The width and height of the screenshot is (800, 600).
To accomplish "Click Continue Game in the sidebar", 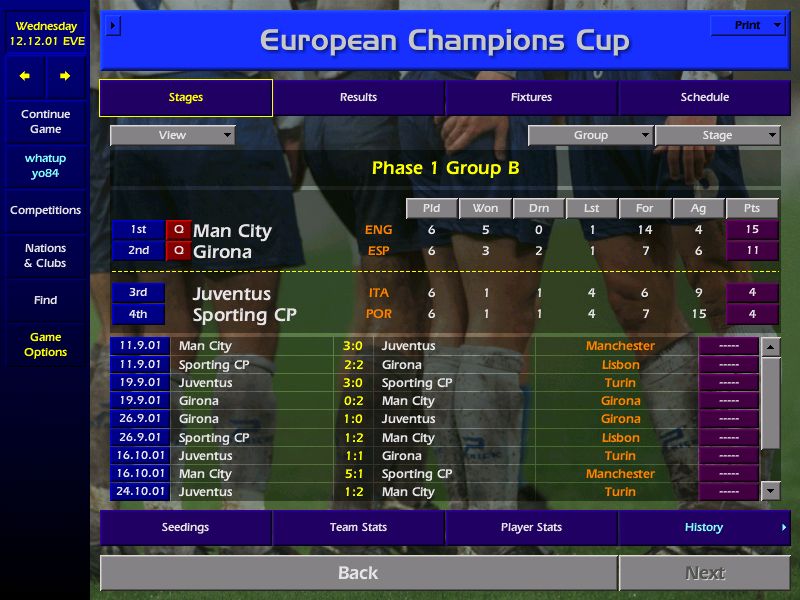I will 45,121.
